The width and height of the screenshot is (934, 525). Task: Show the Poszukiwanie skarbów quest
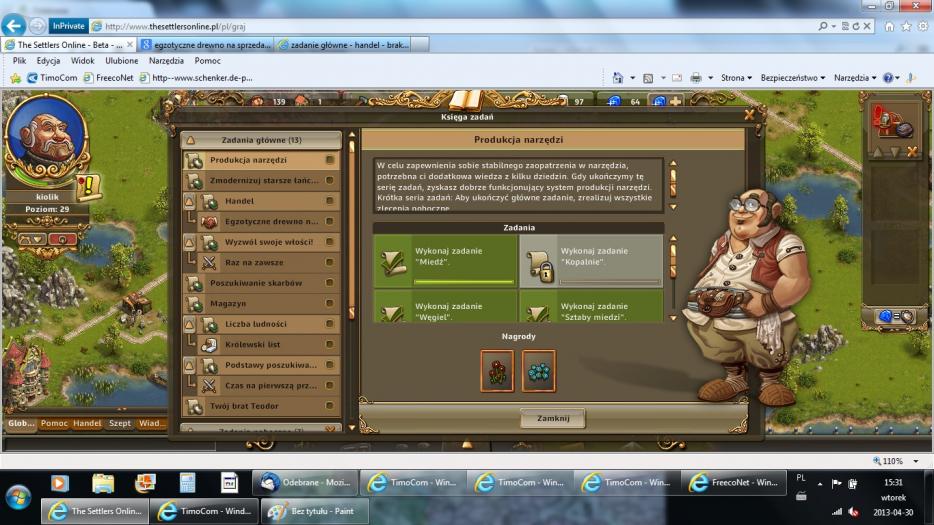click(x=262, y=283)
